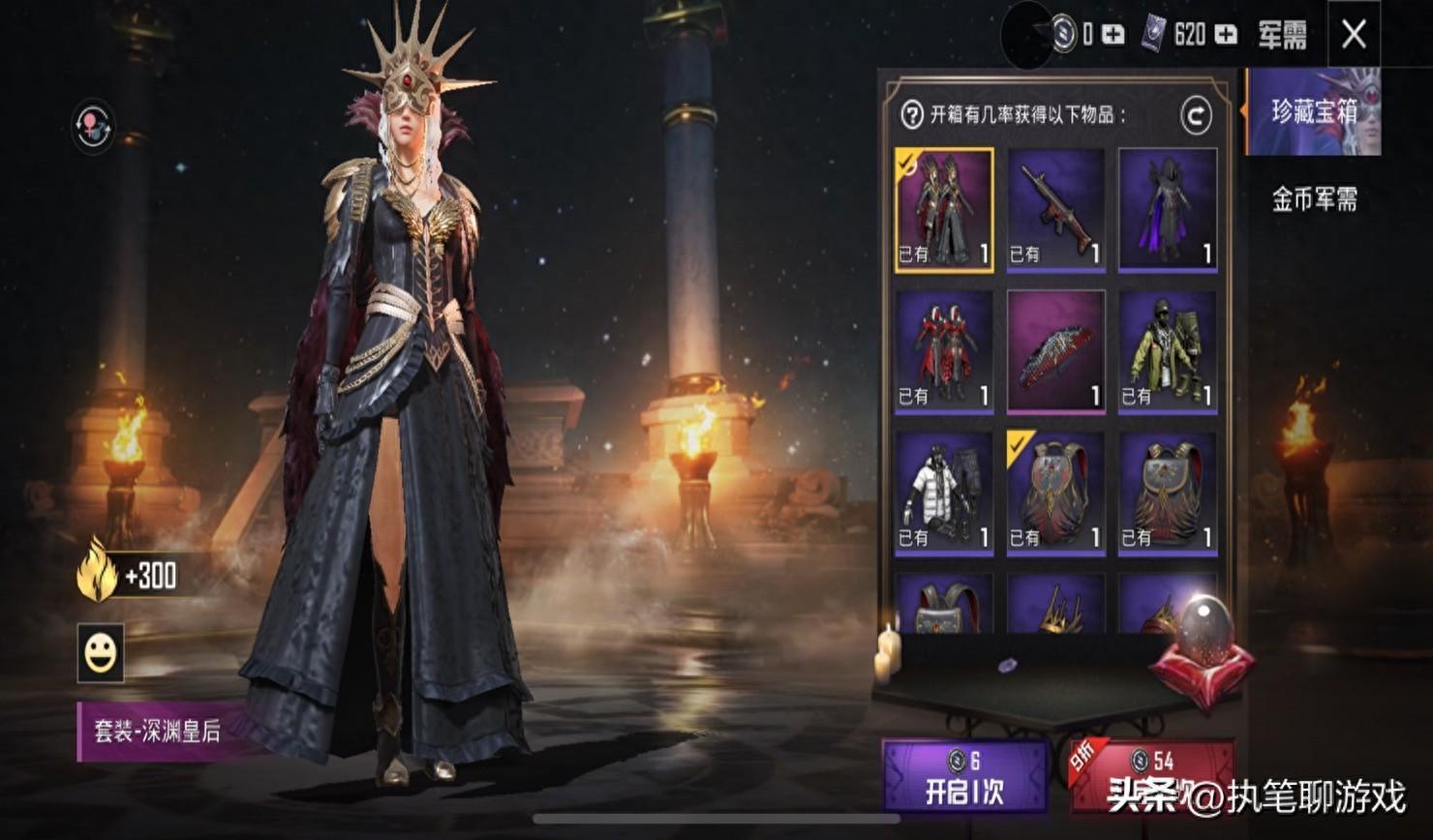Add more supply coupons with plus
Image resolution: width=1433 pixels, height=840 pixels.
pyautogui.click(x=1226, y=35)
